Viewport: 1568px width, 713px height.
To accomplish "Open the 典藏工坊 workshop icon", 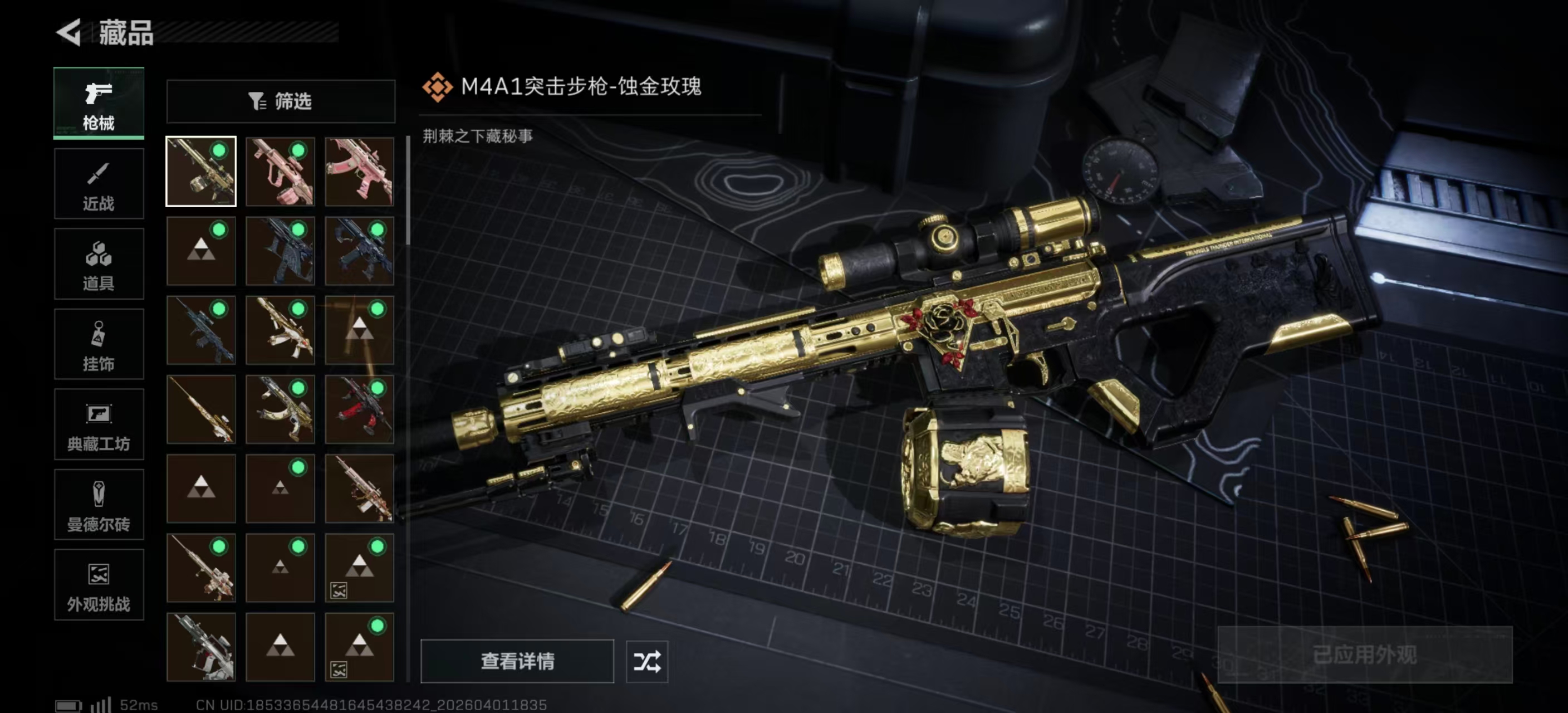I will pos(99,415).
